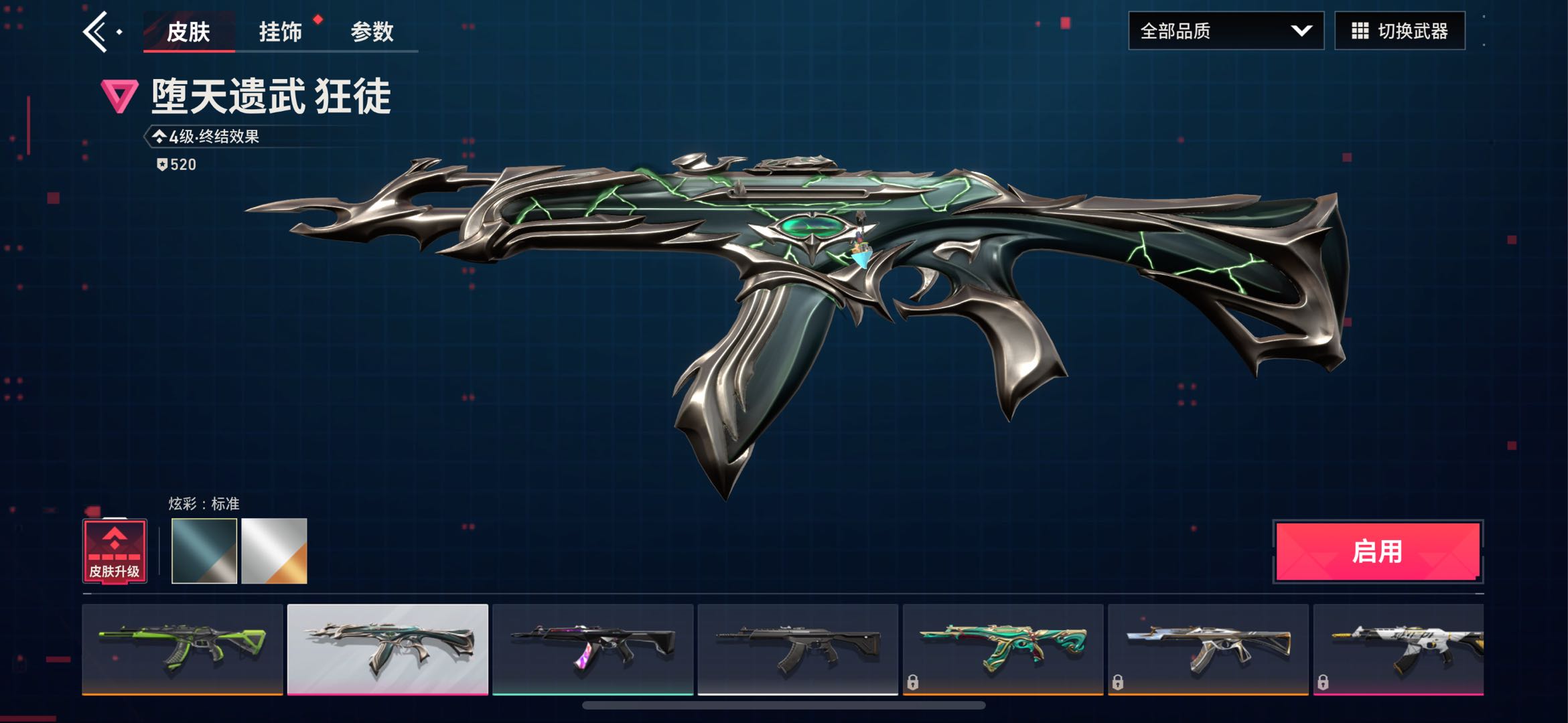Image resolution: width=1568 pixels, height=723 pixels.
Task: Choose the plain dark grey default skin
Action: [x=798, y=649]
